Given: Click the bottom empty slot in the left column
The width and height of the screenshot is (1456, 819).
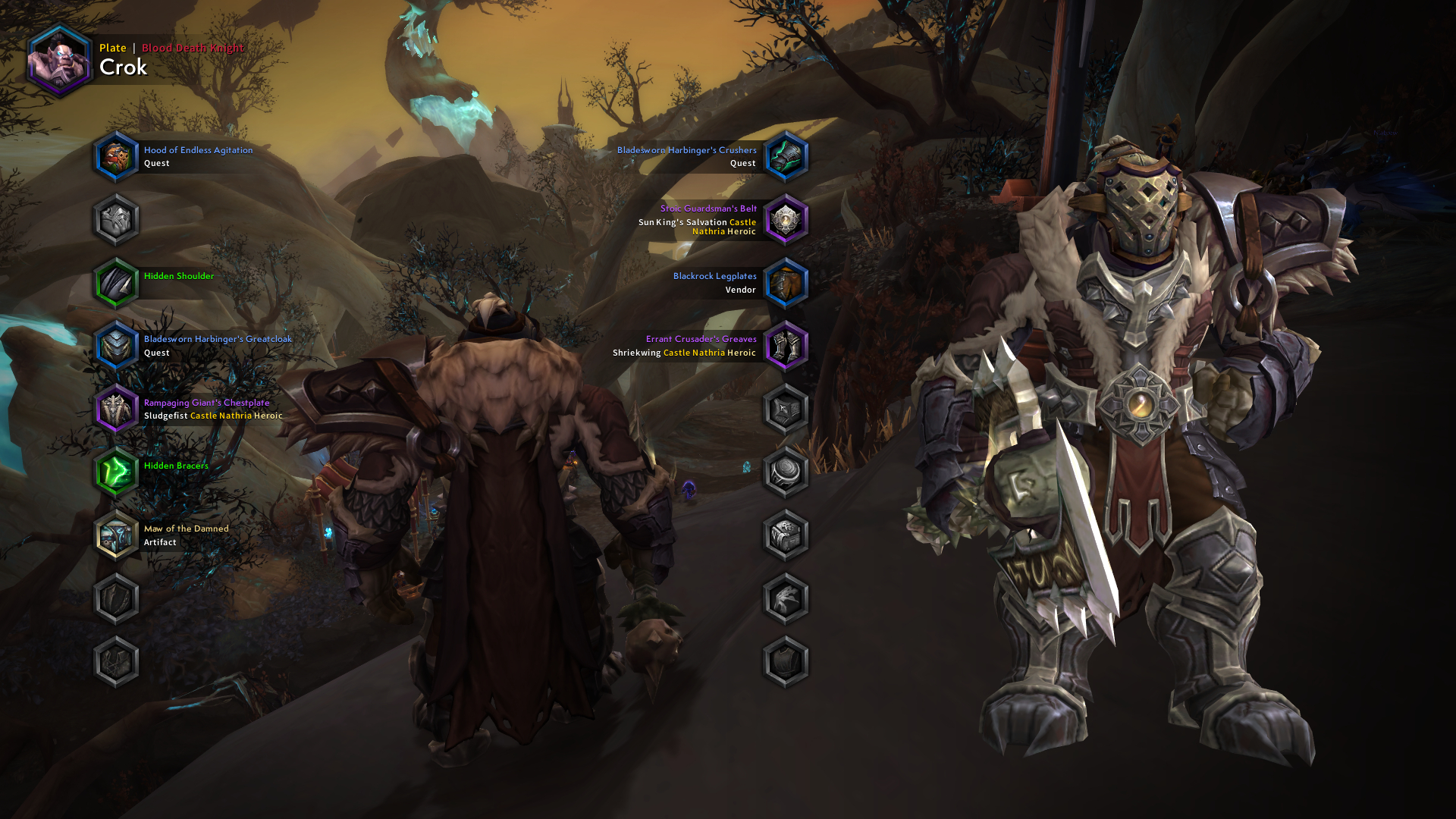Looking at the screenshot, I should pyautogui.click(x=116, y=661).
